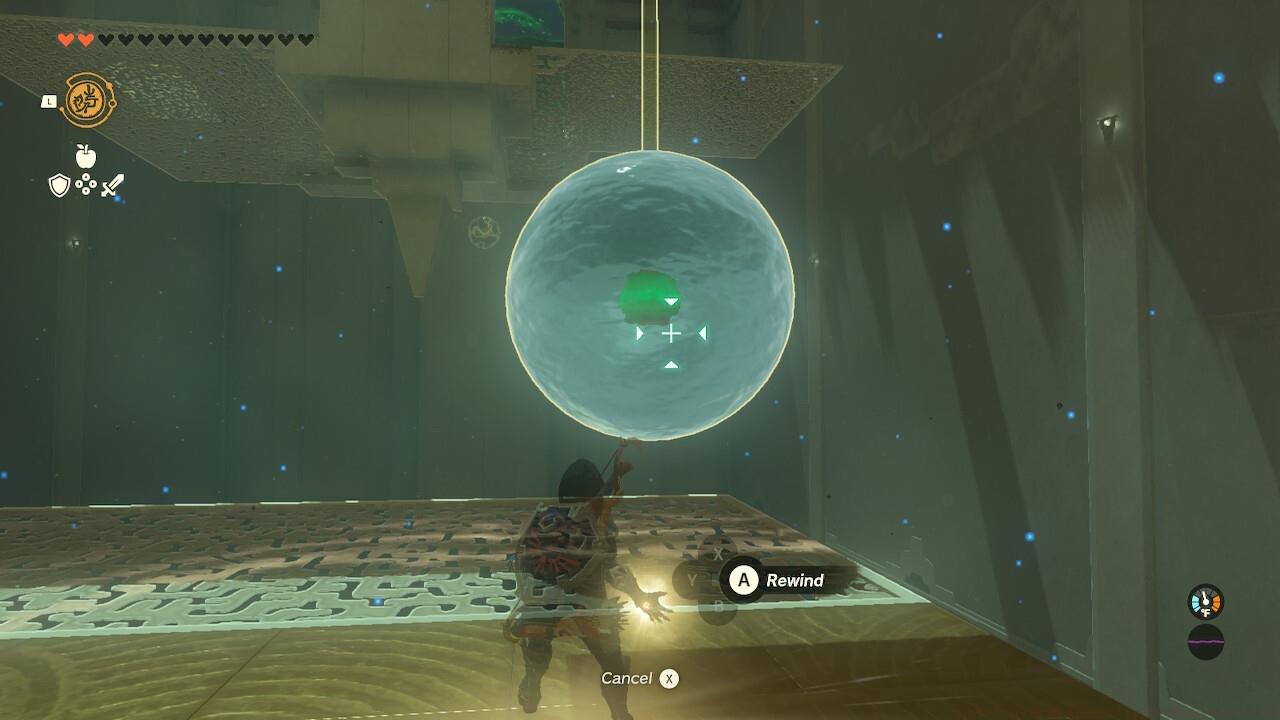Activate the A Rewind button
The width and height of the screenshot is (1280, 720).
coord(742,580)
